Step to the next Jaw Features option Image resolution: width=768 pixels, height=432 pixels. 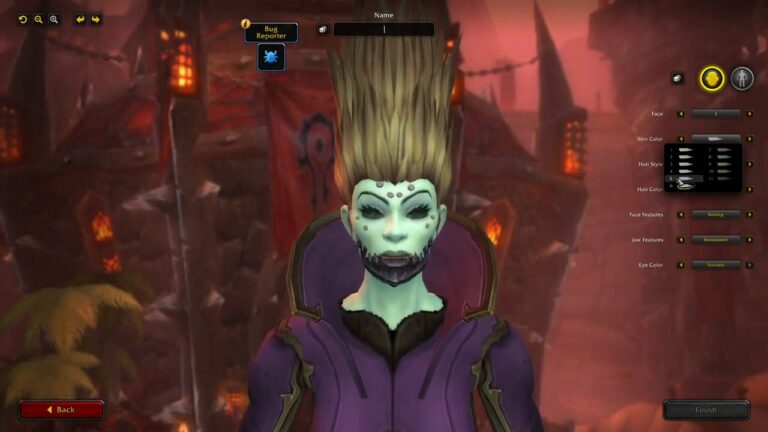click(749, 240)
